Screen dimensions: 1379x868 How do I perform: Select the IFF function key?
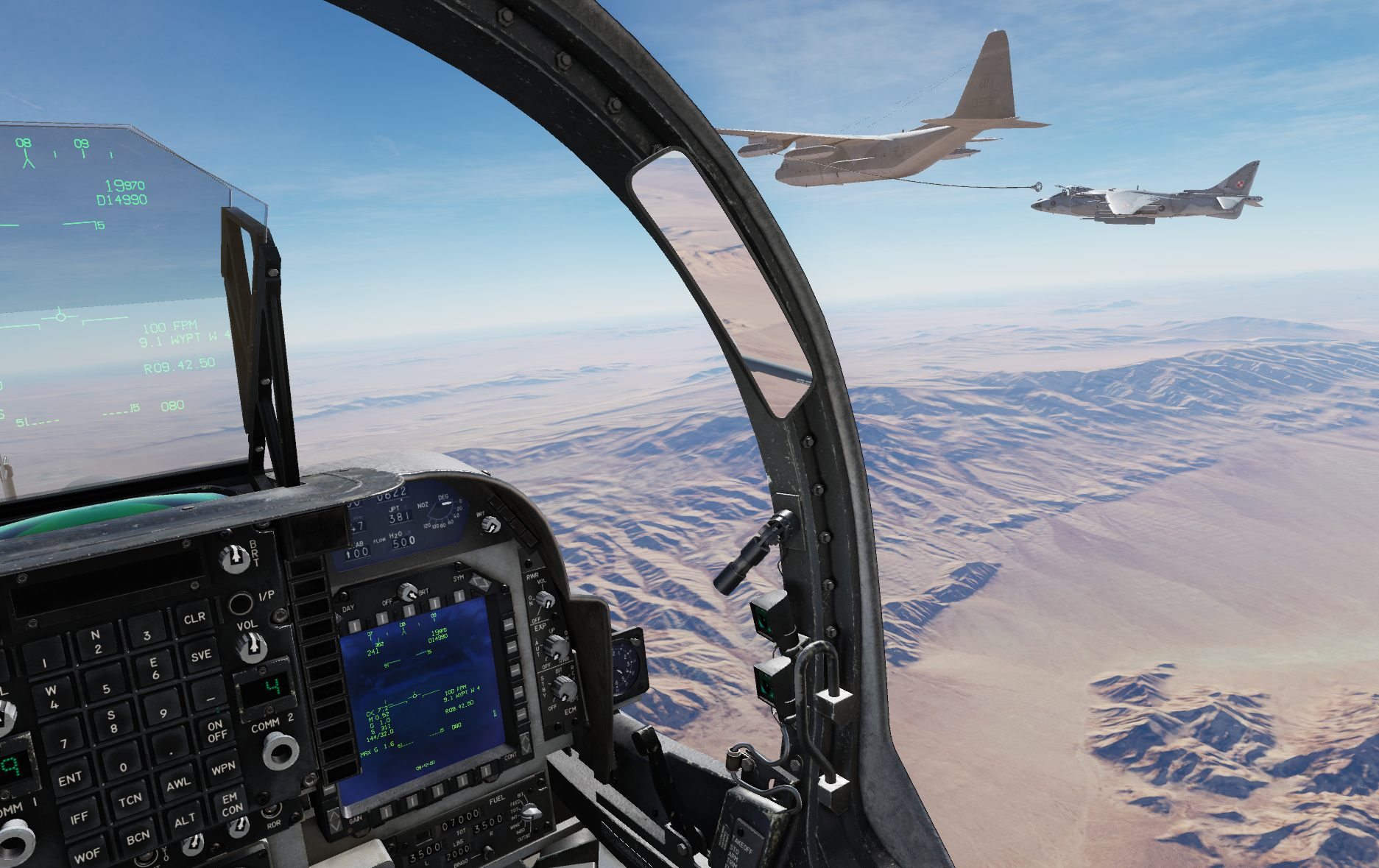pyautogui.click(x=79, y=817)
